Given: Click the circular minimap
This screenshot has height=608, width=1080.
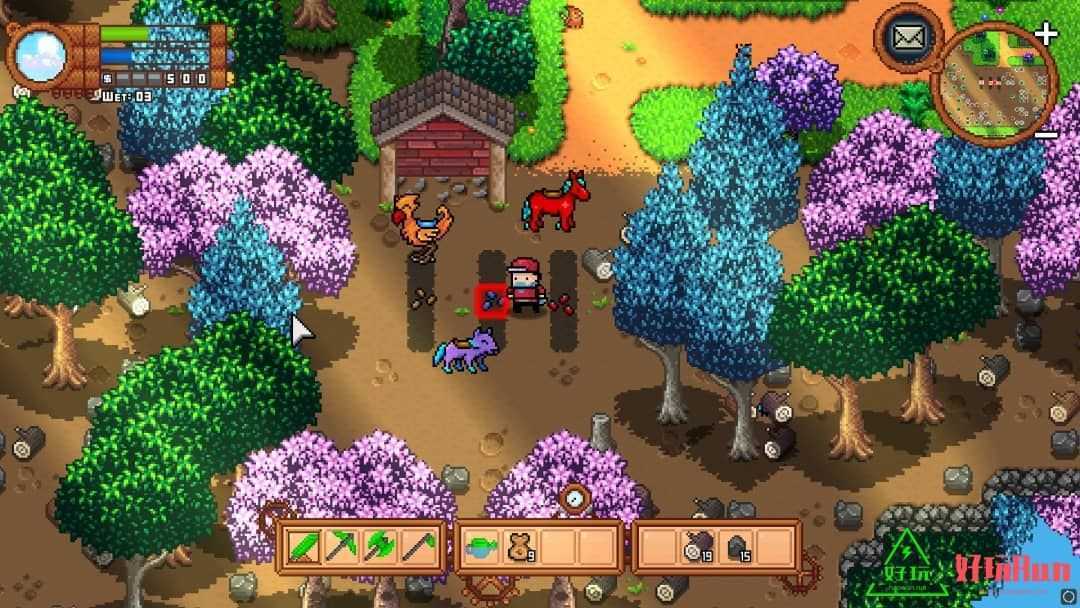Looking at the screenshot, I should [994, 83].
